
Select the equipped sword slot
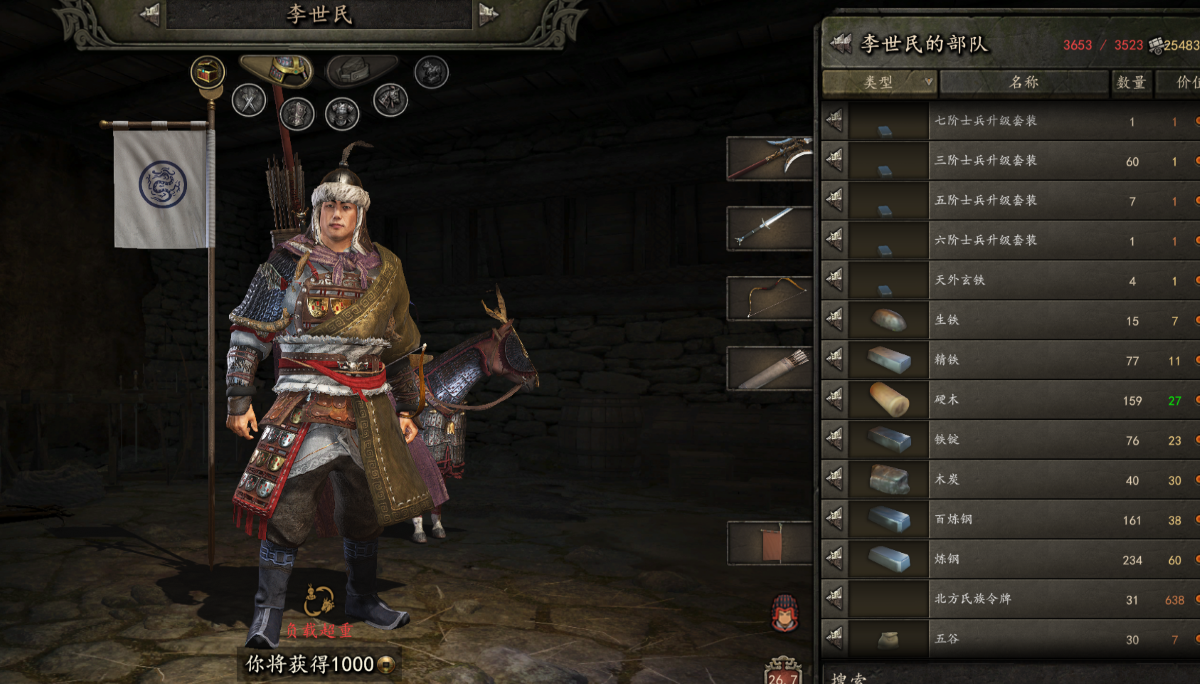coord(769,228)
